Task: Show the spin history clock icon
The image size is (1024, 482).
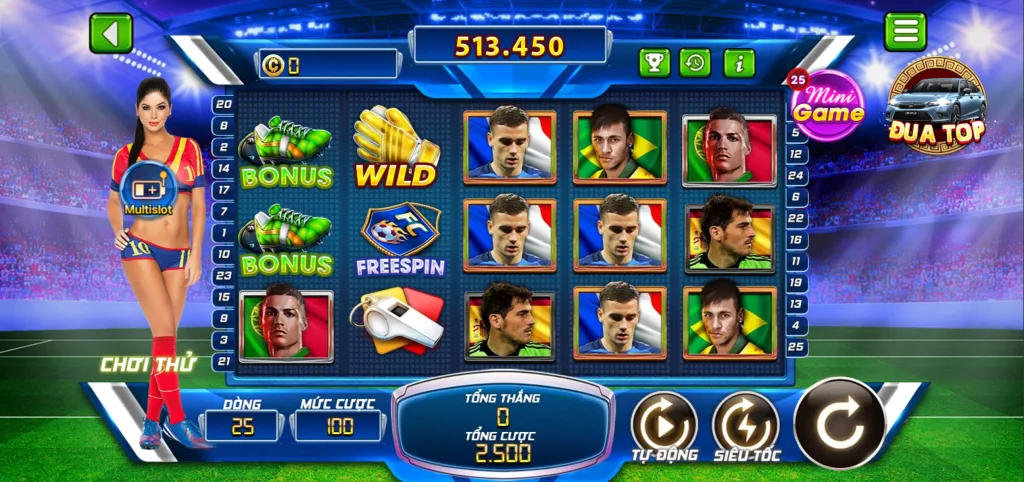Action: coord(696,62)
